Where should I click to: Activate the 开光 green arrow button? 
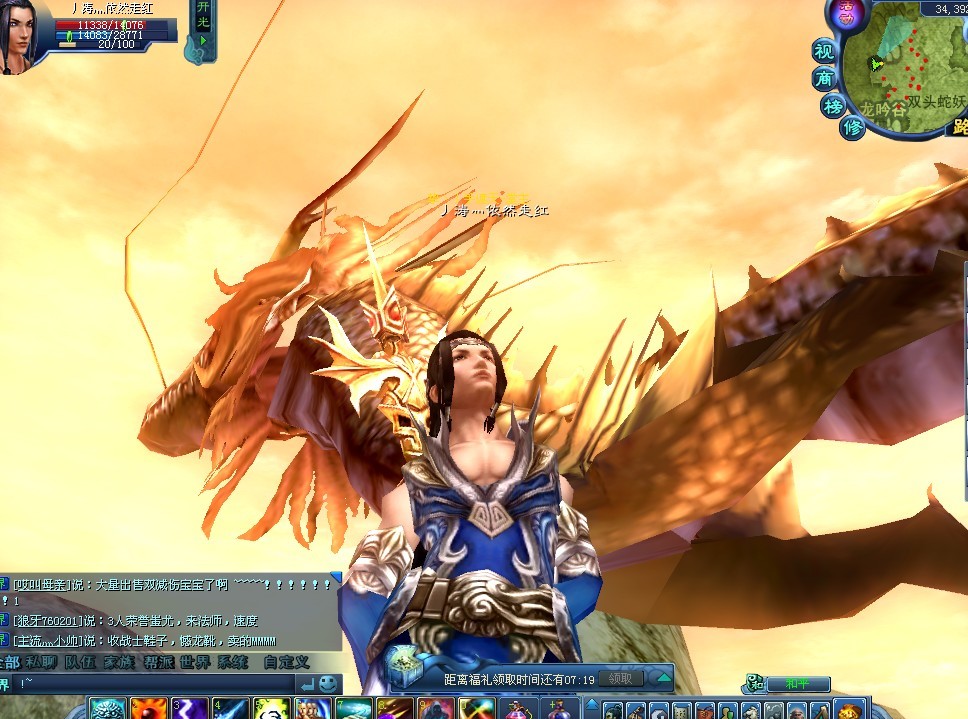click(x=202, y=42)
